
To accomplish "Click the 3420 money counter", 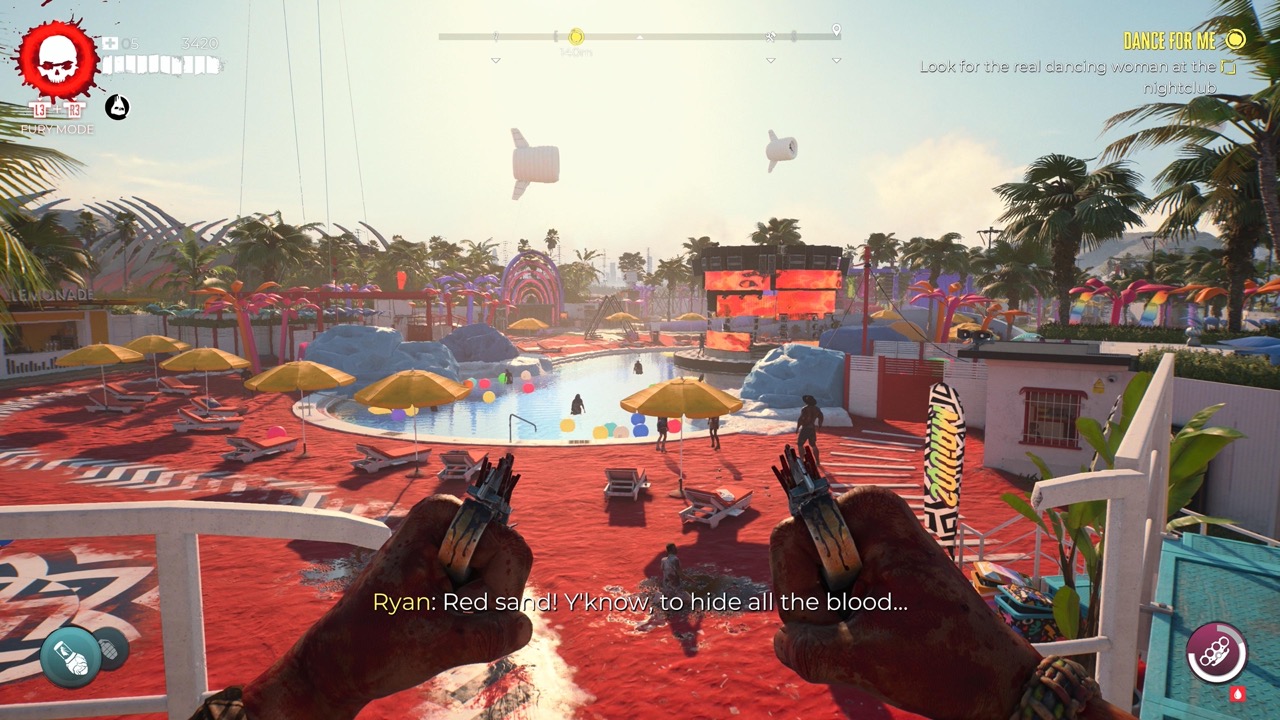I will click(x=201, y=44).
